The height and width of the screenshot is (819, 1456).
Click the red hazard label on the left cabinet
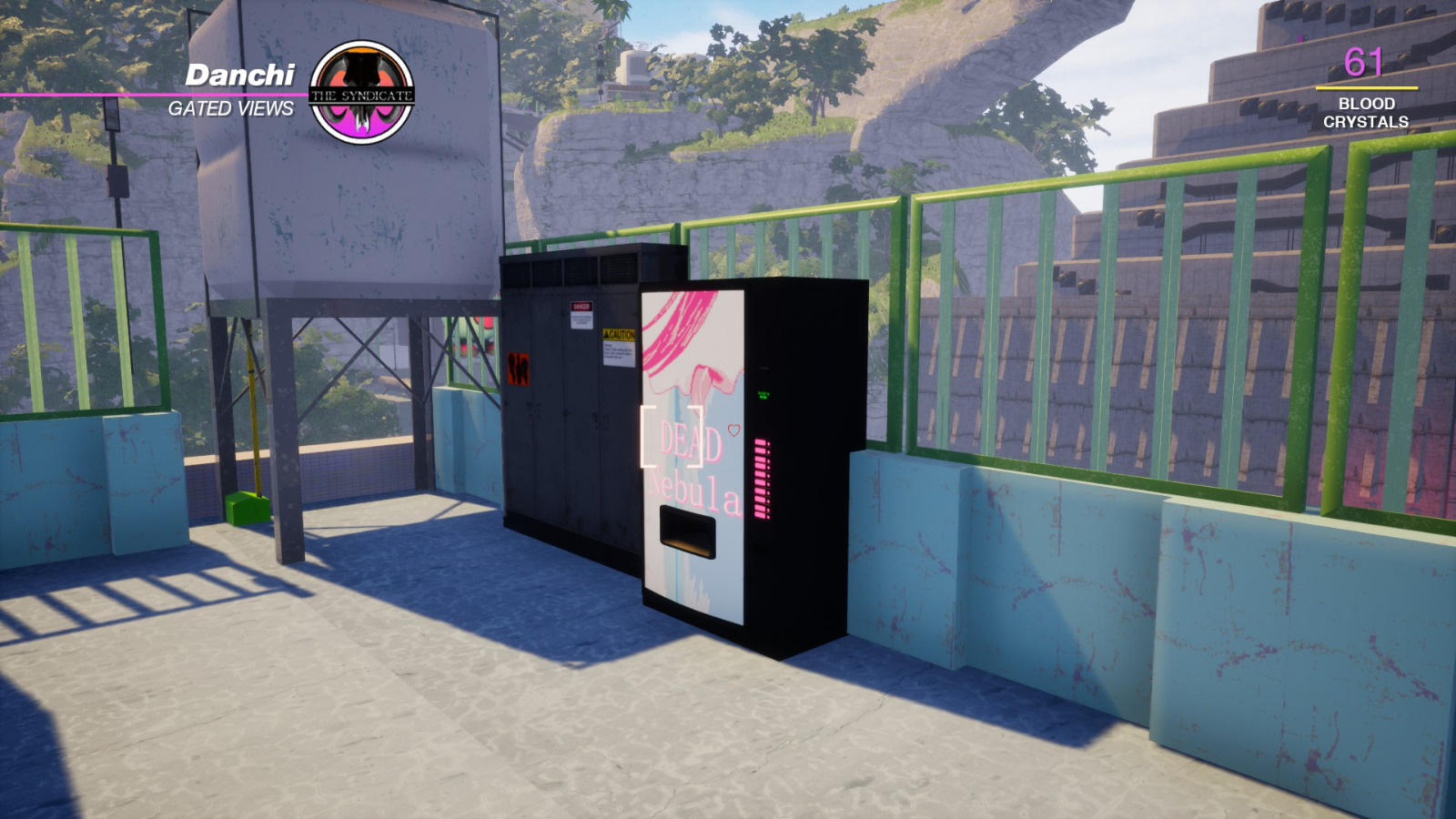519,369
